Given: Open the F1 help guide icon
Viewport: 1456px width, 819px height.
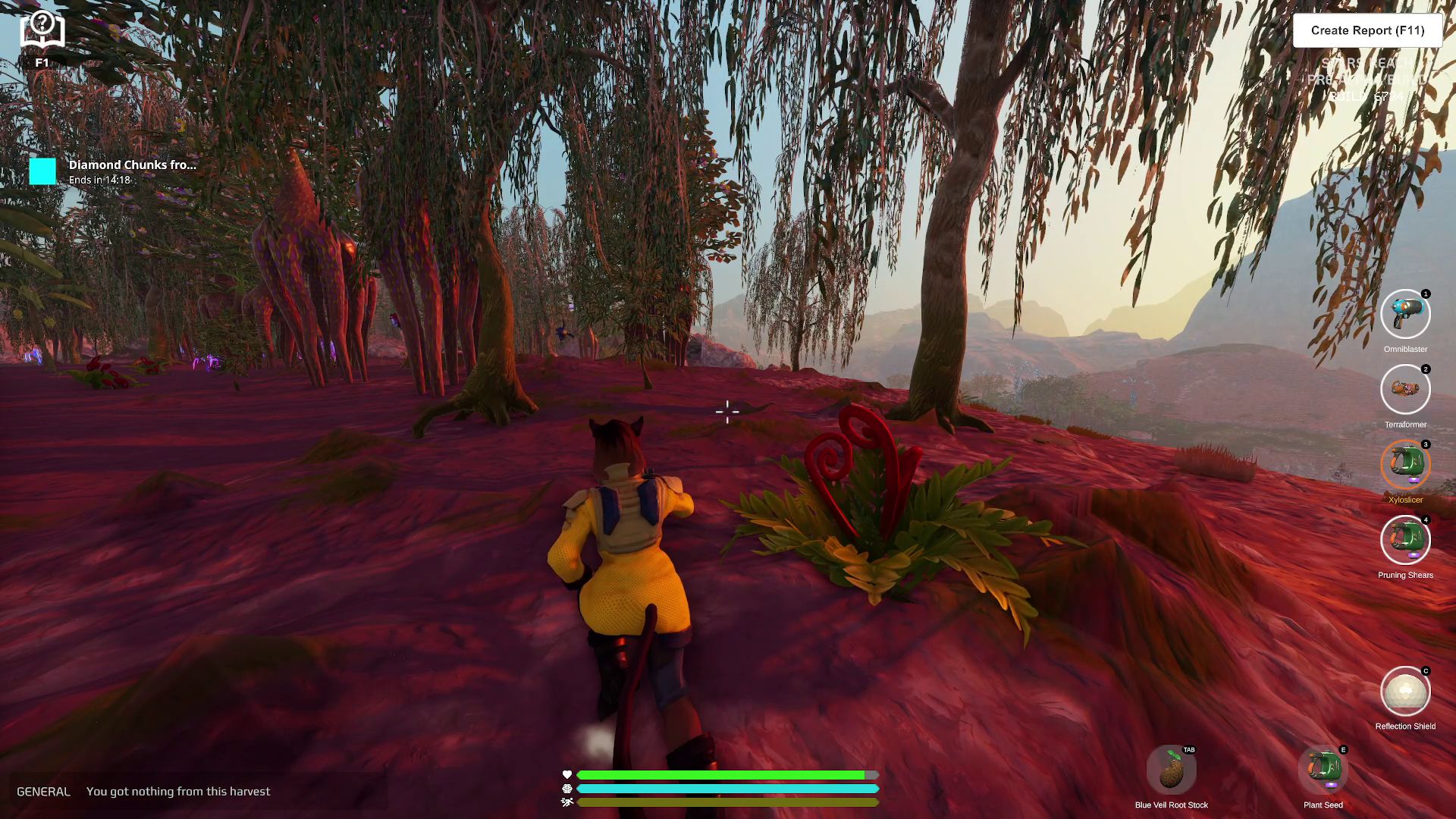Looking at the screenshot, I should pyautogui.click(x=42, y=32).
